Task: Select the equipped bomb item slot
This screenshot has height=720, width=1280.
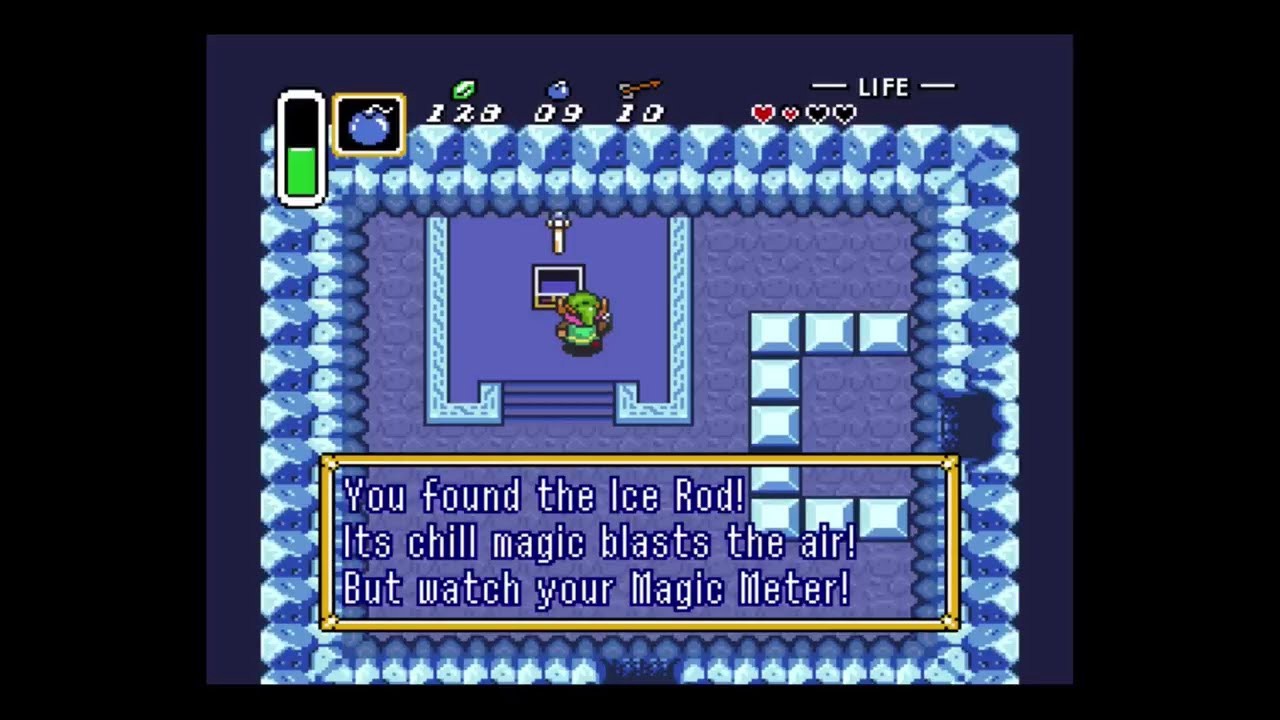Action: (369, 125)
